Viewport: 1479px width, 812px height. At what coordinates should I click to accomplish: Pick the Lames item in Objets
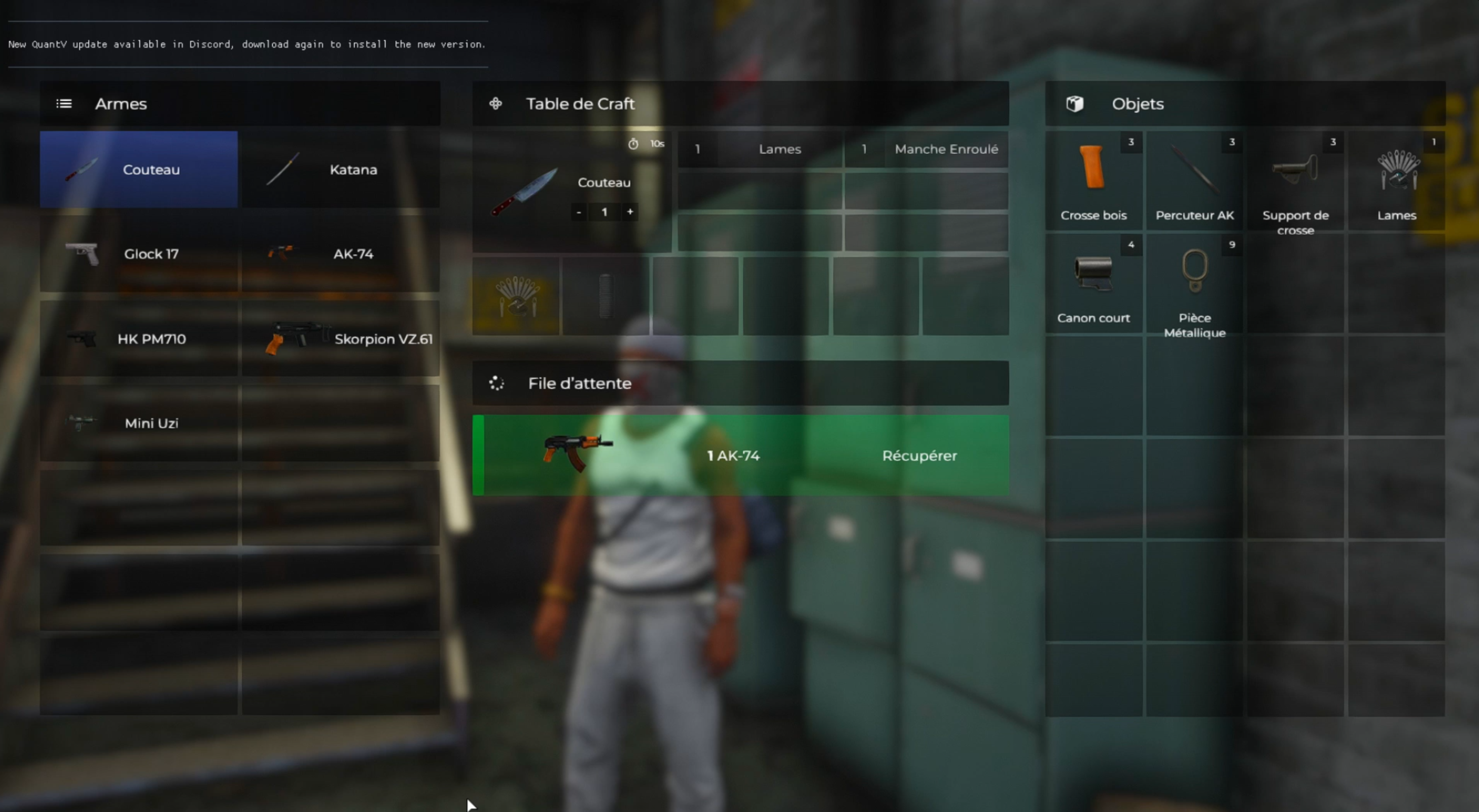coord(1396,181)
